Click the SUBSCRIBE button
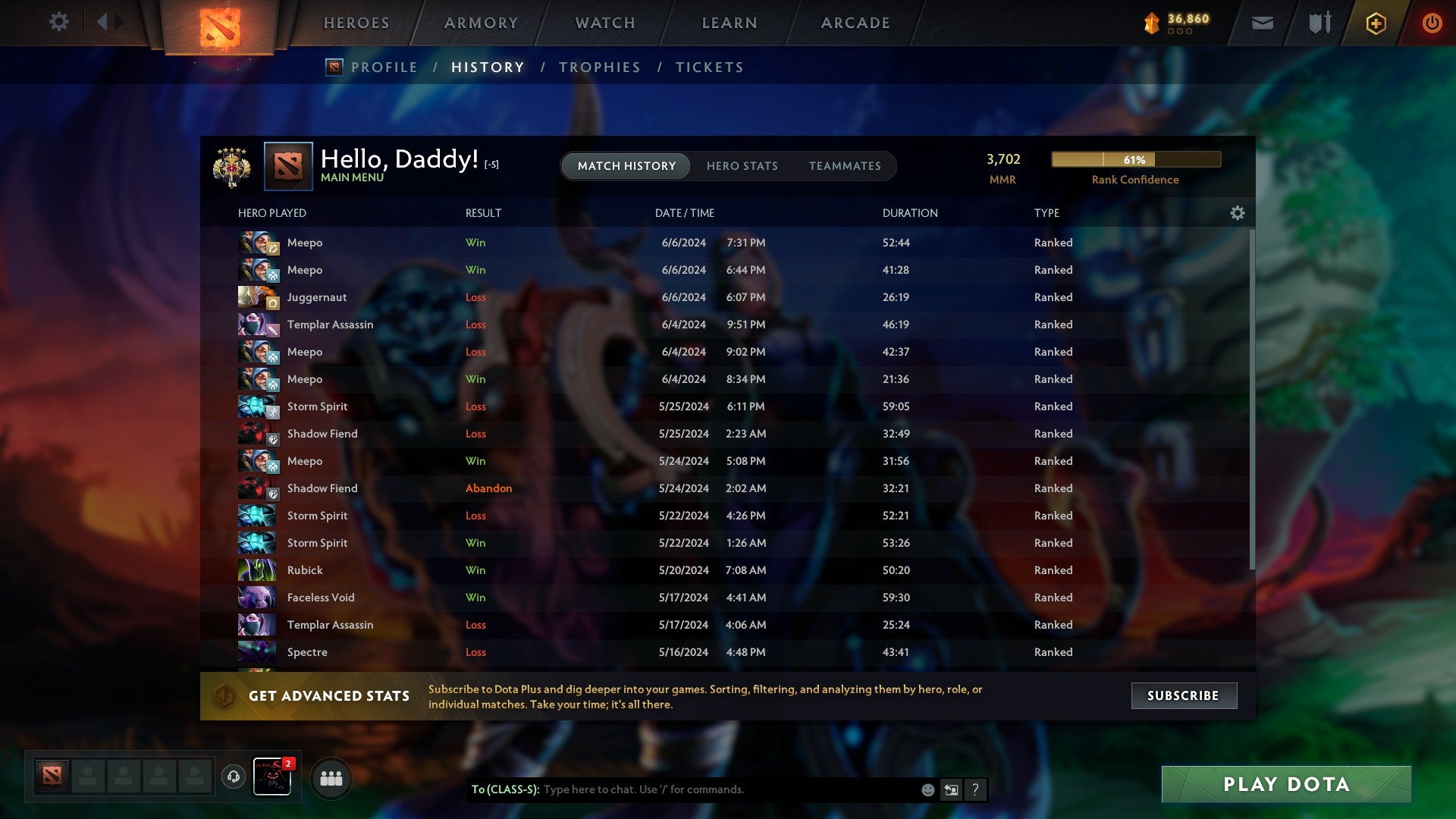The height and width of the screenshot is (819, 1456). [x=1184, y=695]
